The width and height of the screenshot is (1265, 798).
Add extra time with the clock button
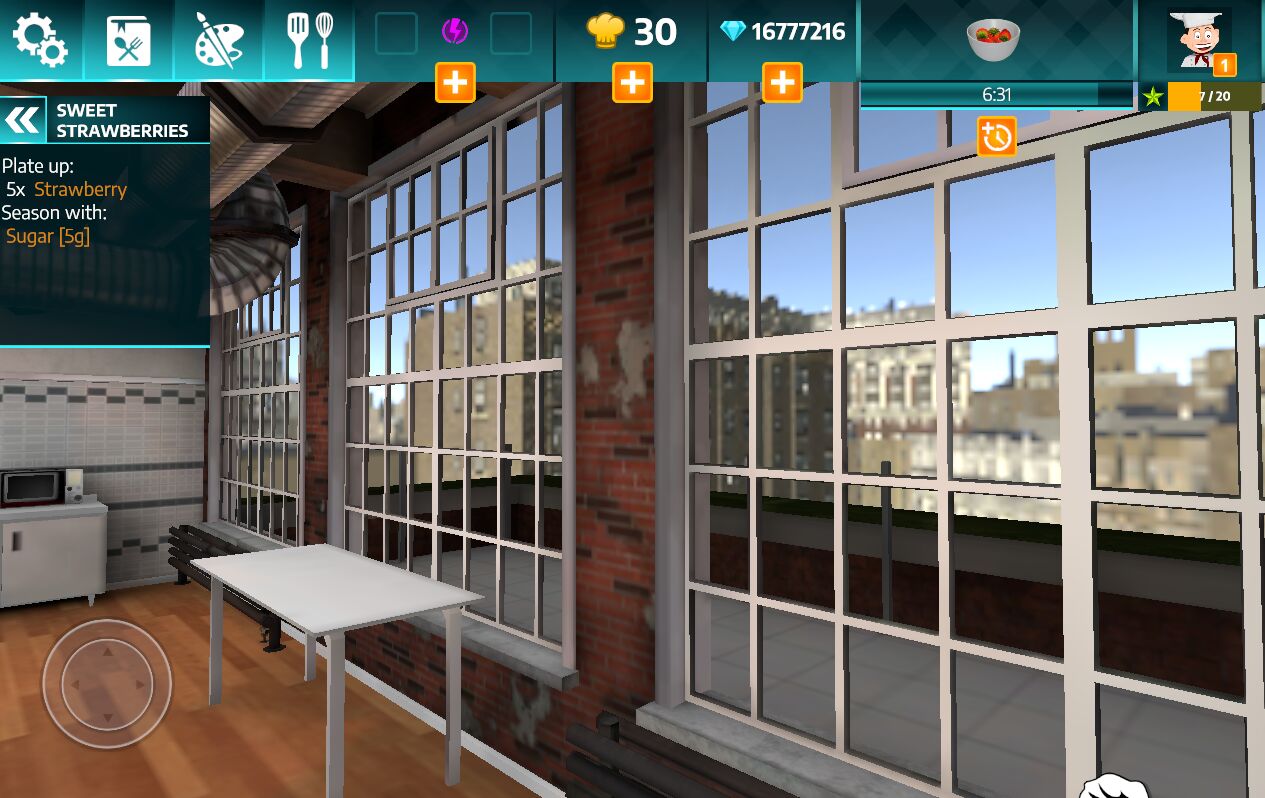click(x=997, y=137)
